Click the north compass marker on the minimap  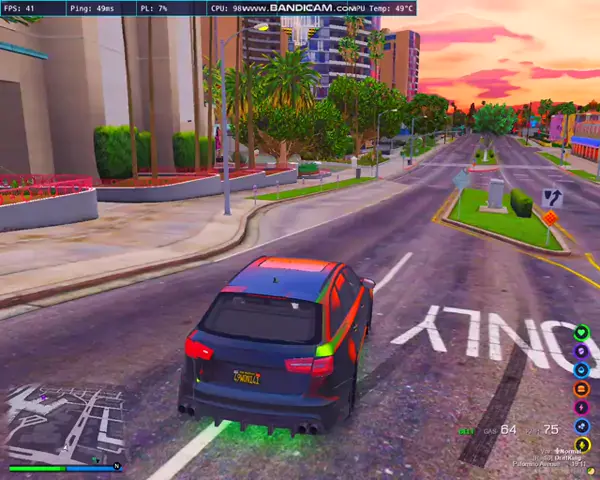pyautogui.click(x=117, y=465)
